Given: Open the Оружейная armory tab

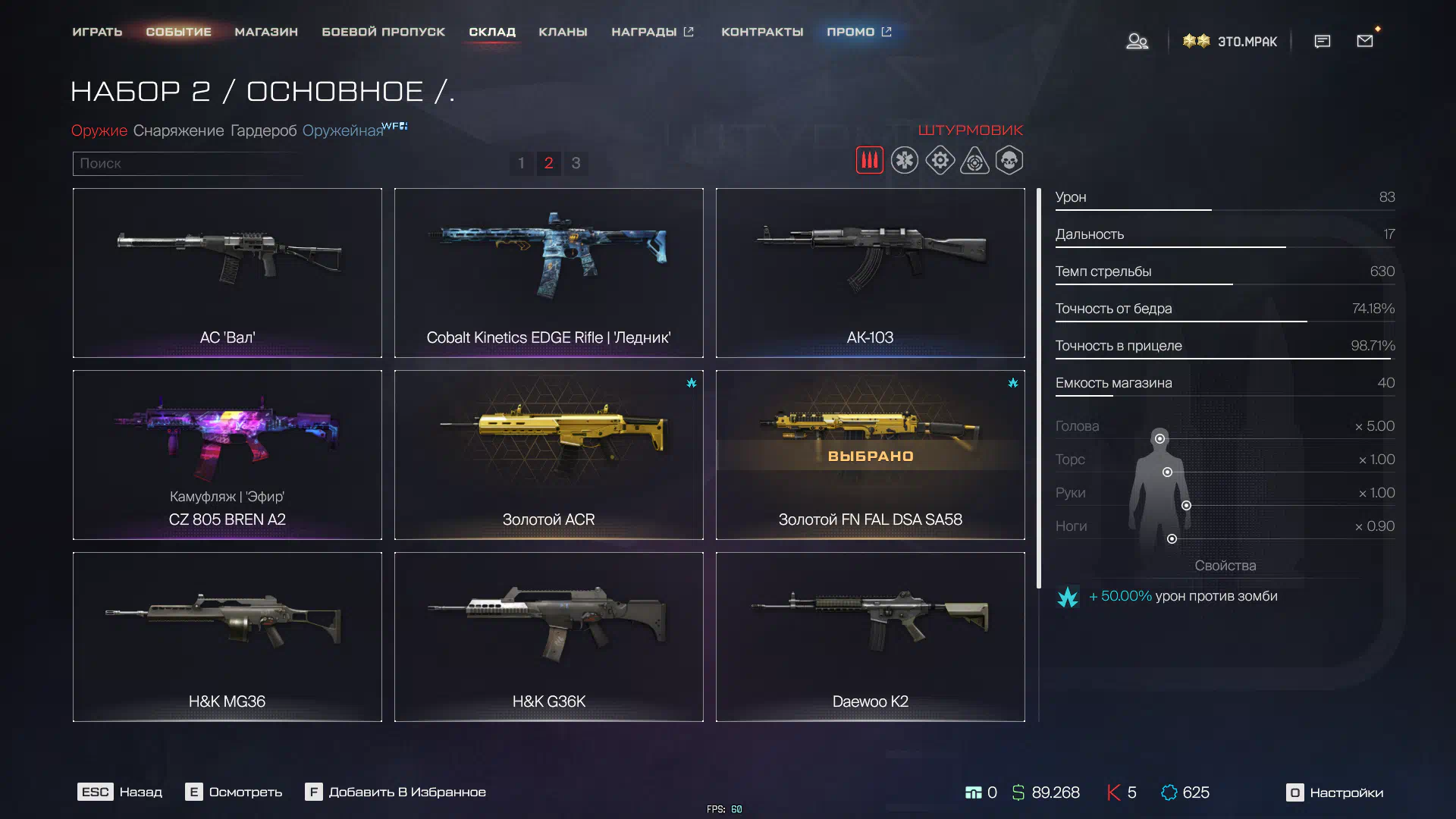Looking at the screenshot, I should point(343,130).
